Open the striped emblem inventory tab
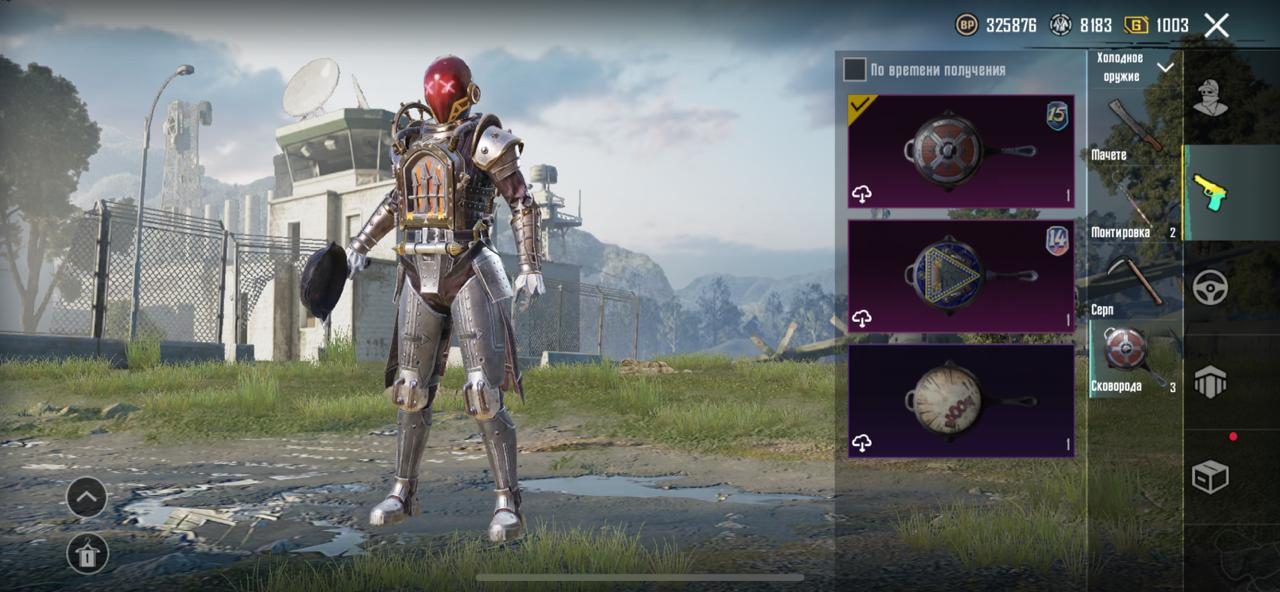 click(x=1210, y=382)
